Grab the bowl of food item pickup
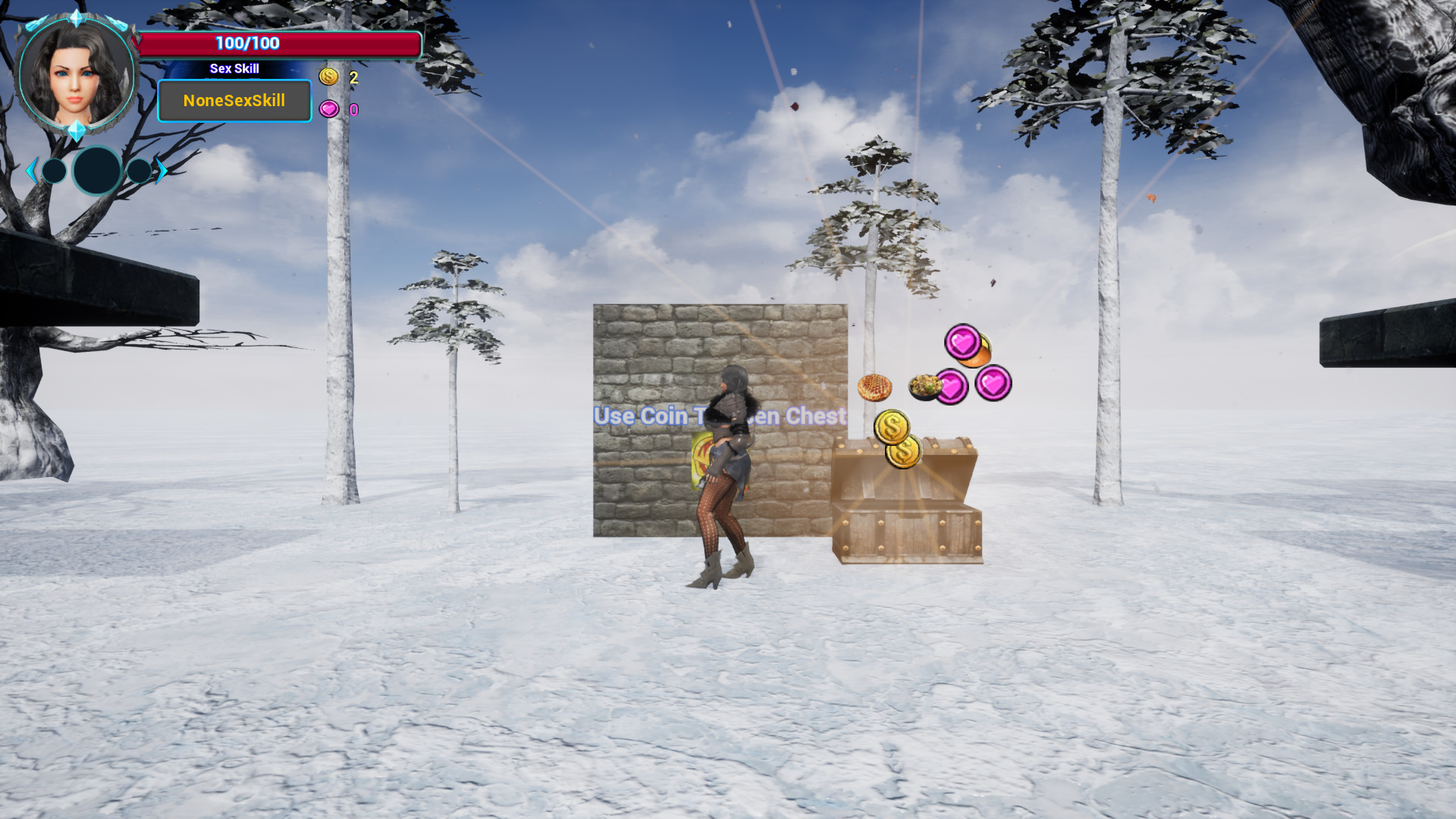 click(927, 388)
